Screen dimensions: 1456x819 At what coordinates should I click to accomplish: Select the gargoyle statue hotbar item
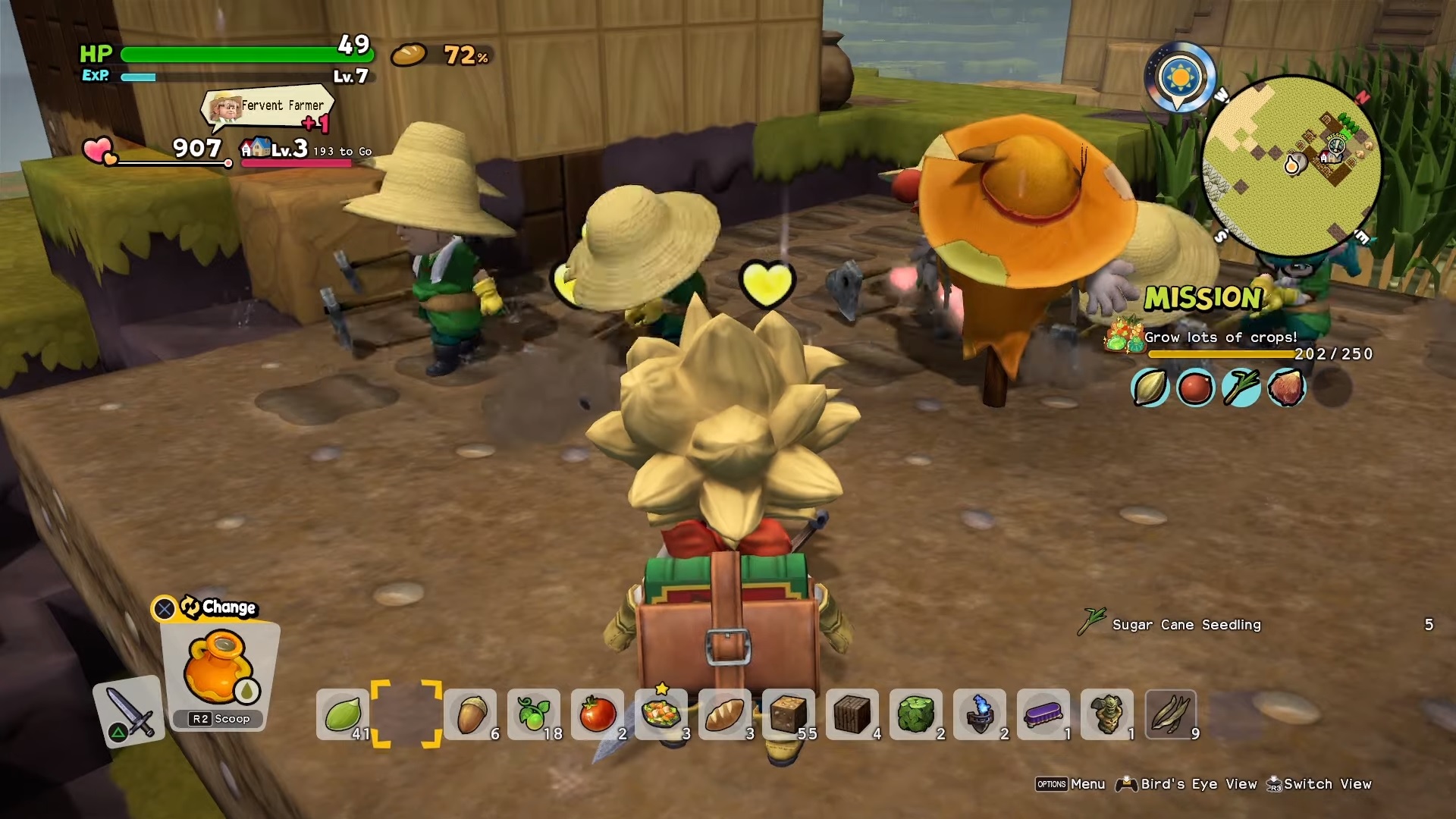pyautogui.click(x=1108, y=713)
